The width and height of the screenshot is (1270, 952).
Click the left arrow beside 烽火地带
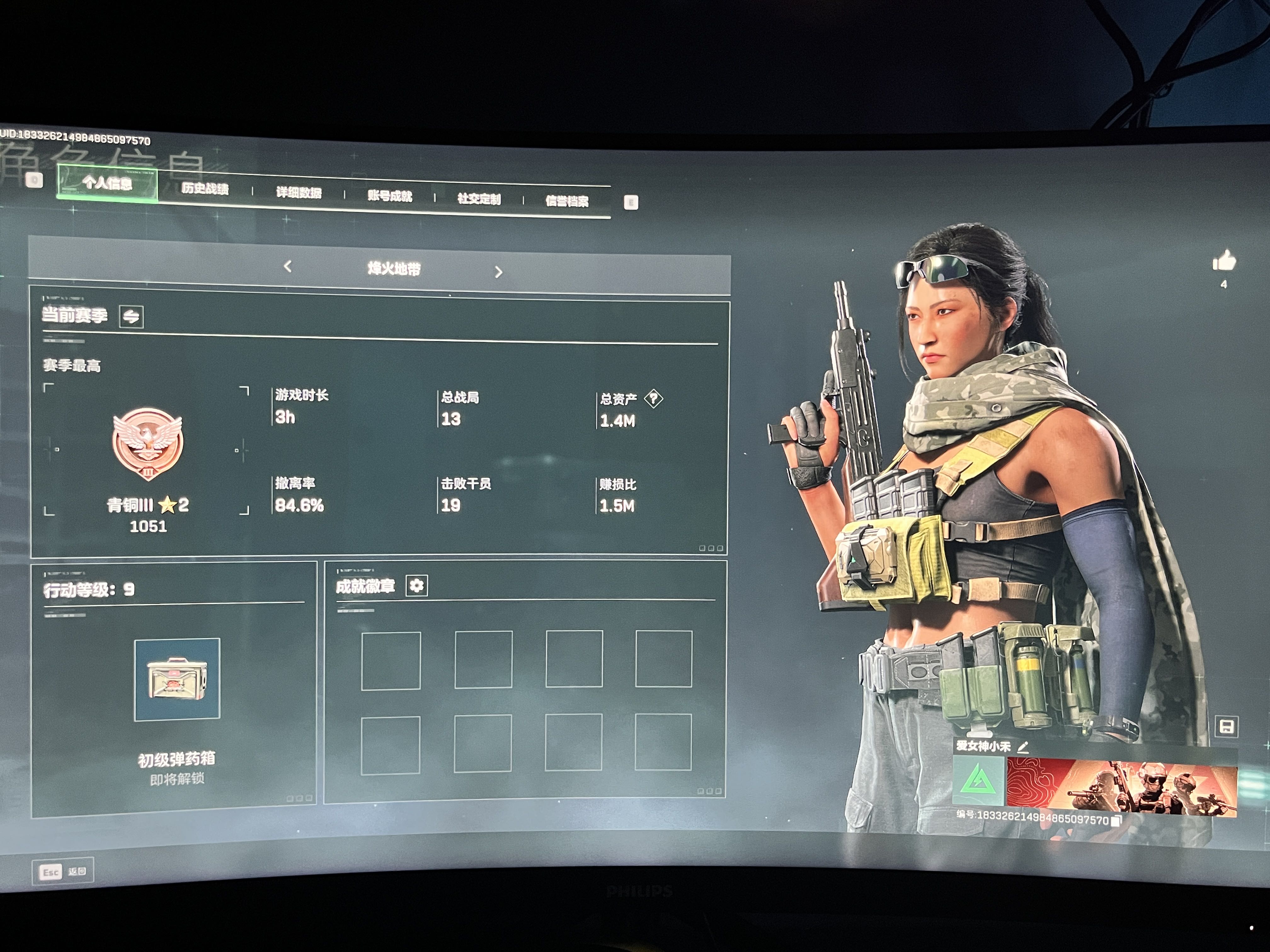(x=288, y=266)
